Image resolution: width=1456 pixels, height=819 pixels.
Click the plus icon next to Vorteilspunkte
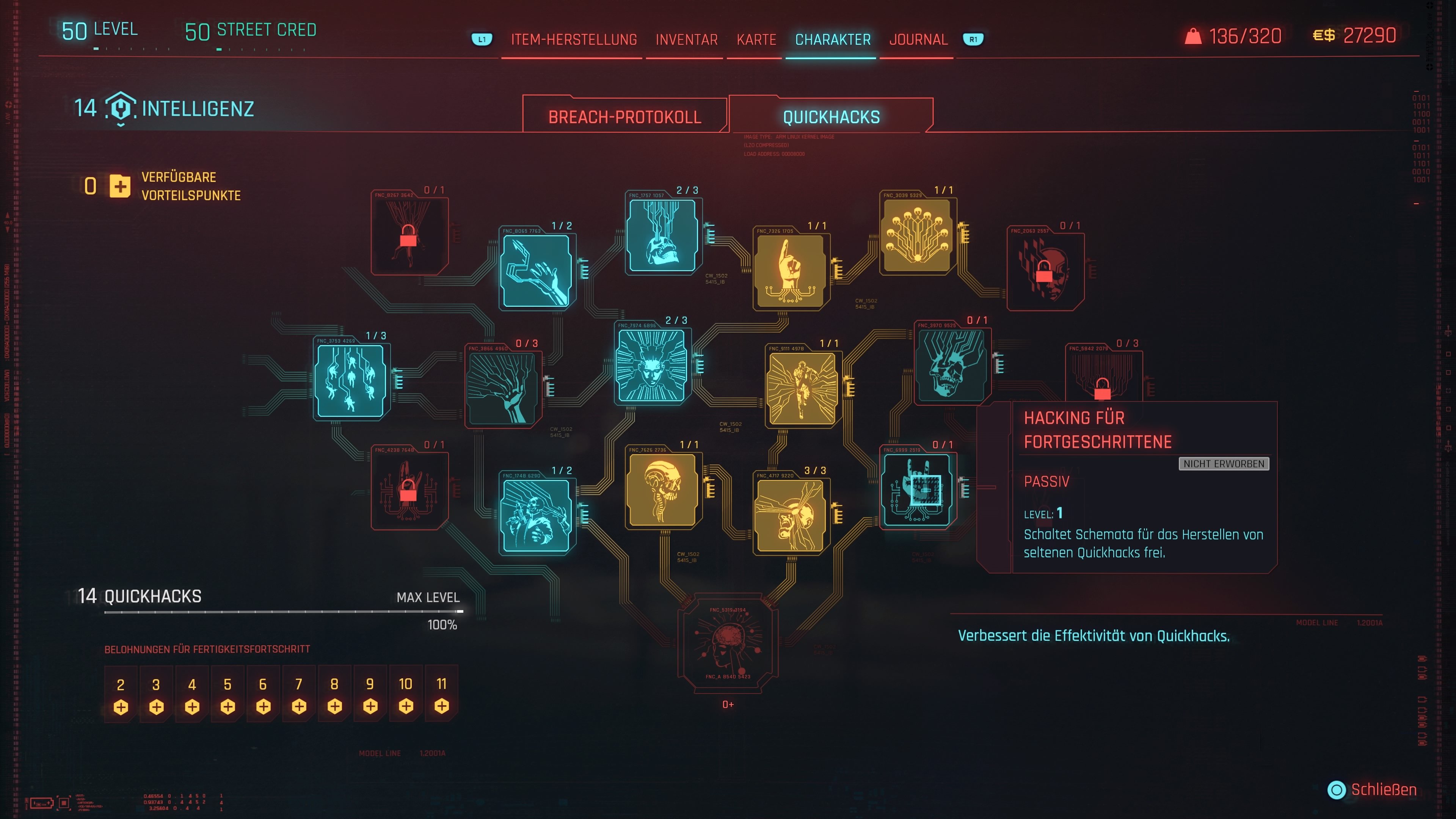click(x=119, y=187)
